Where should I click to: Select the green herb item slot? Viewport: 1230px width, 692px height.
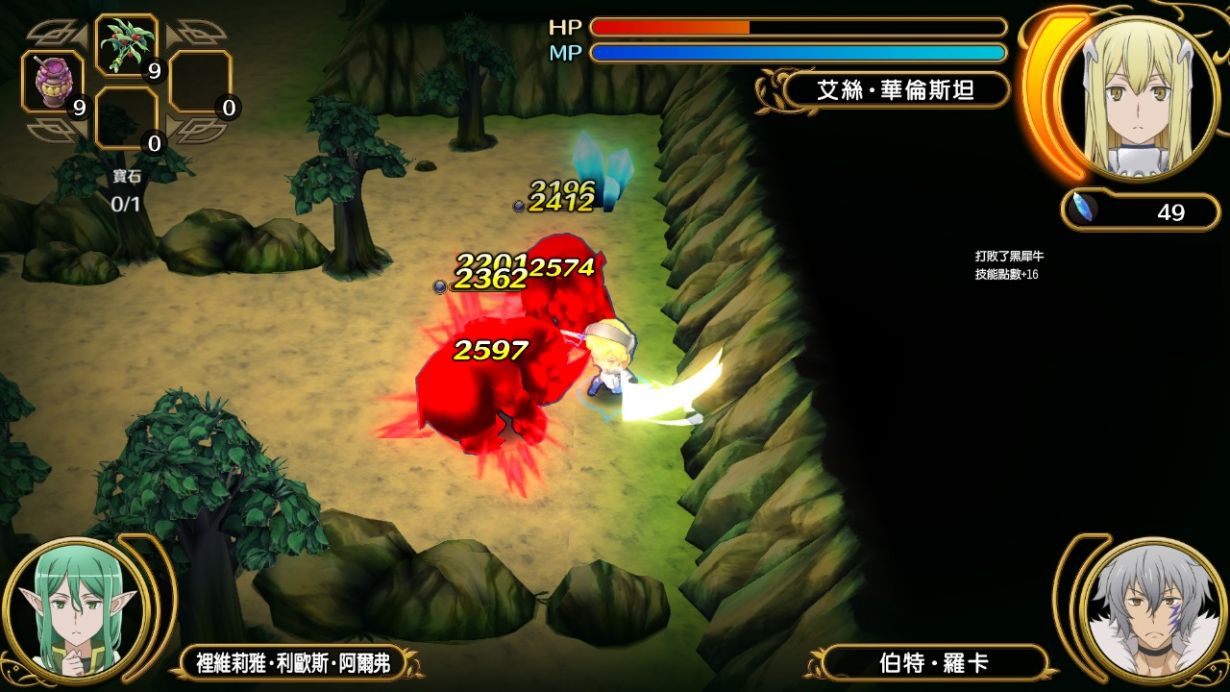(x=127, y=46)
